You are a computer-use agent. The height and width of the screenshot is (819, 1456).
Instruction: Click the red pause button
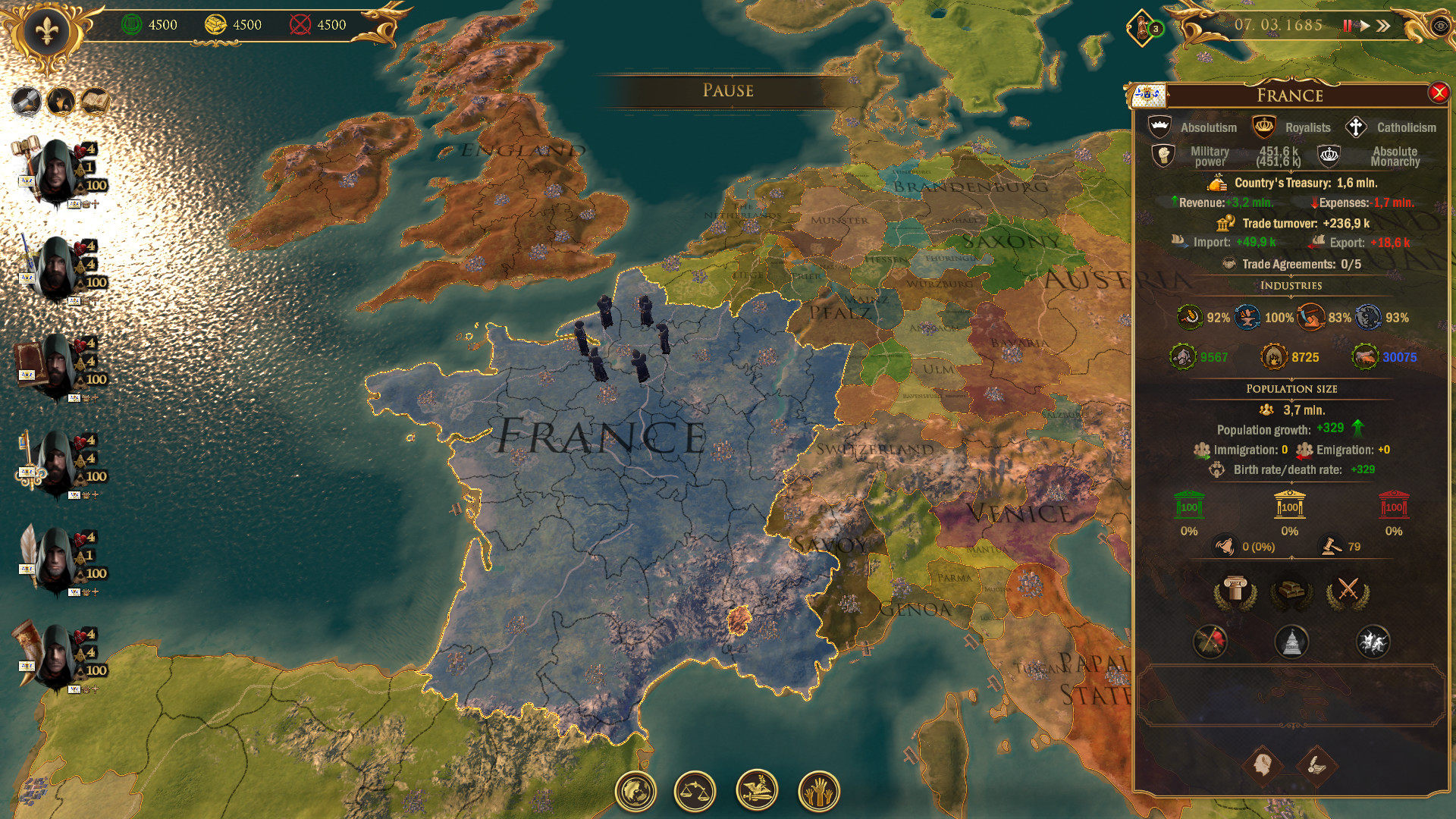1347,26
